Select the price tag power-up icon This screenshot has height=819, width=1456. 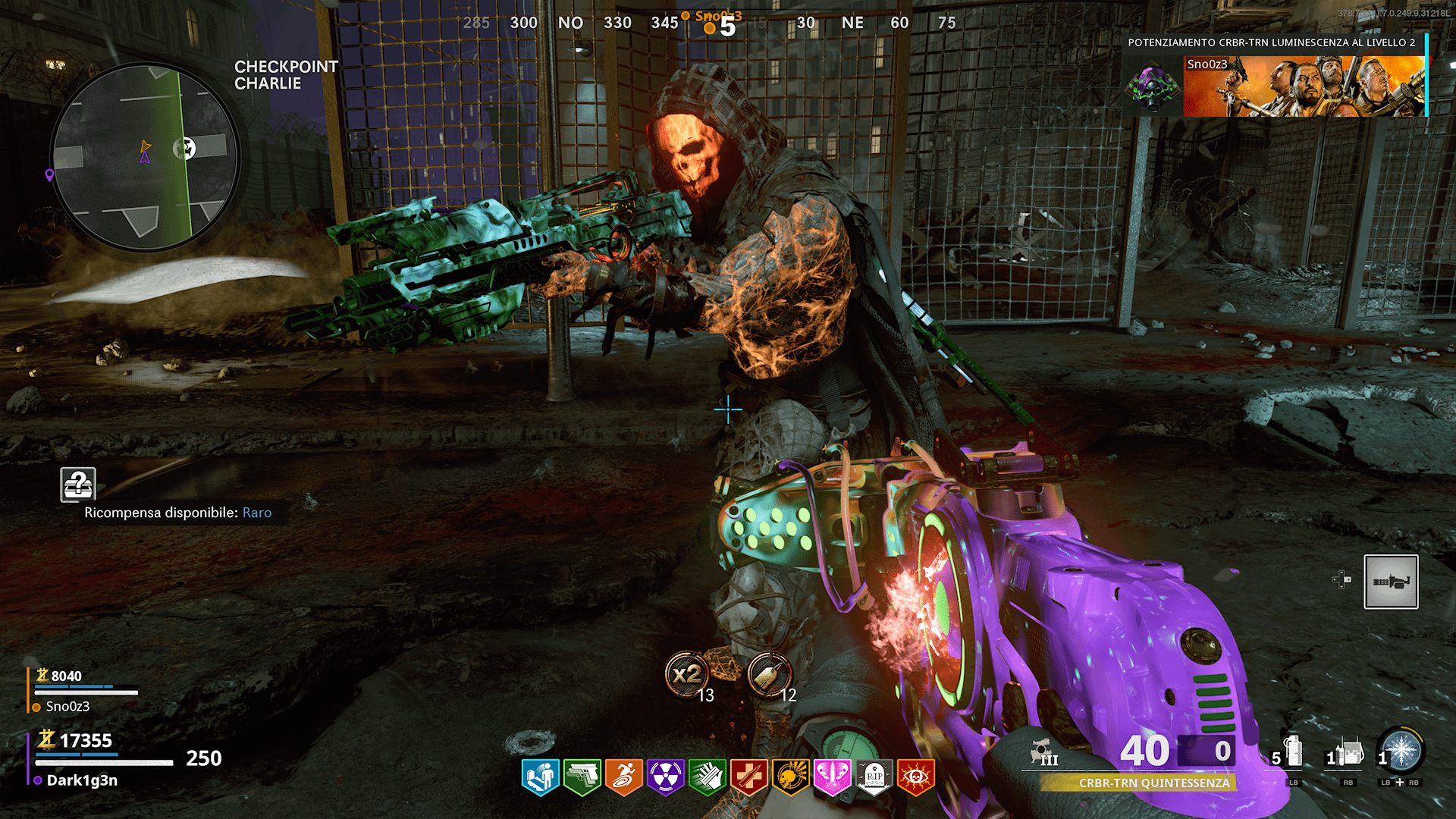tap(770, 673)
